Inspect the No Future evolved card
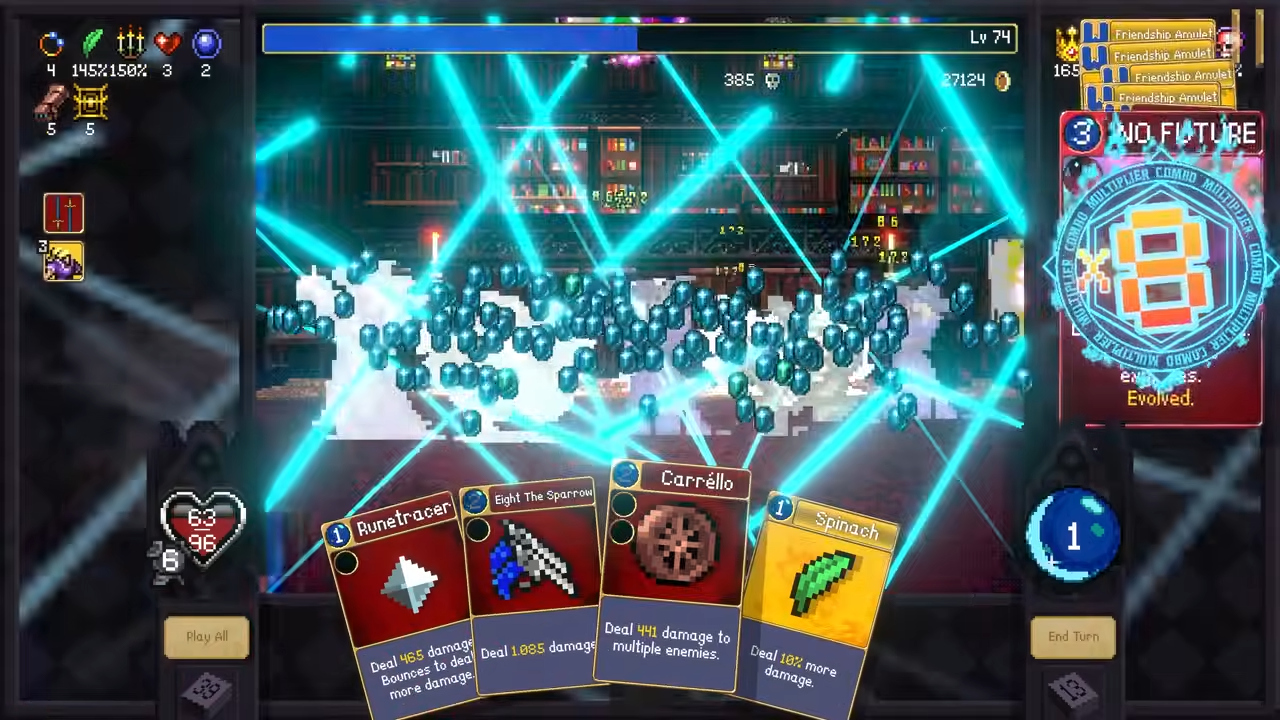The width and height of the screenshot is (1280, 720). (x=1160, y=270)
